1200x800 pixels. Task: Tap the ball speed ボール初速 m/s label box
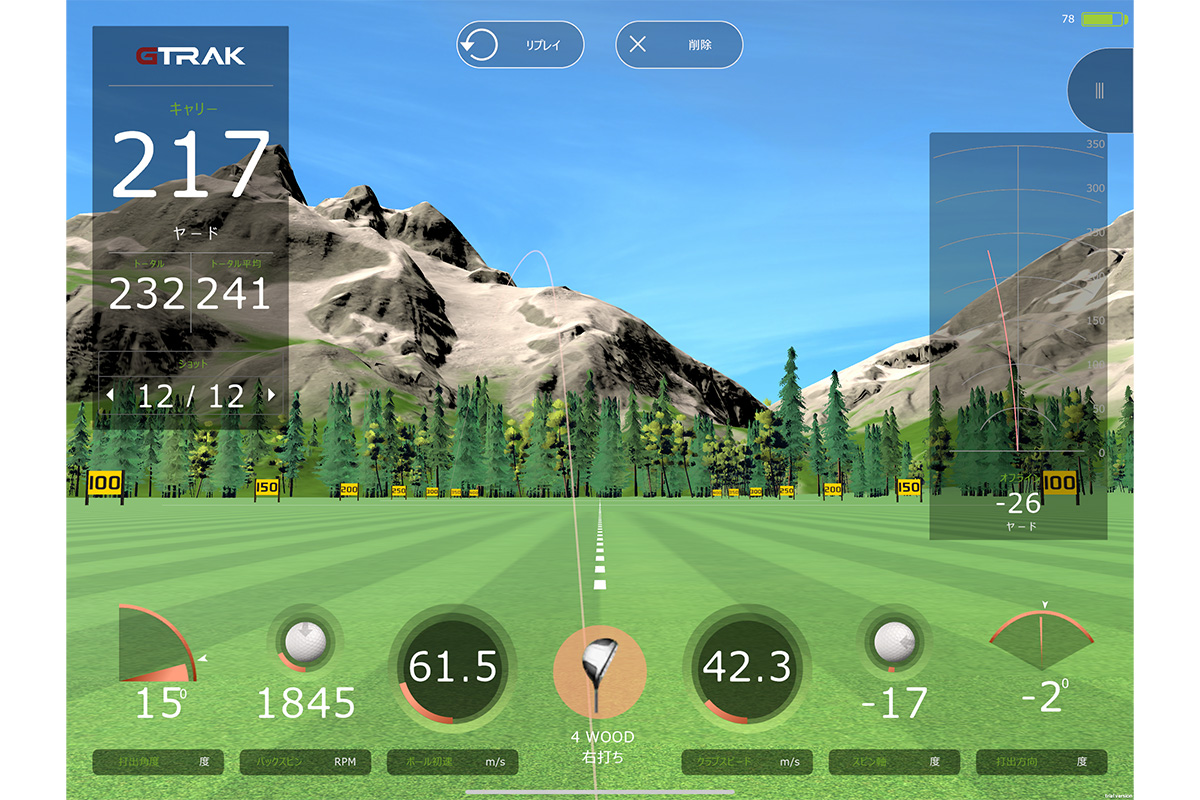[x=452, y=762]
